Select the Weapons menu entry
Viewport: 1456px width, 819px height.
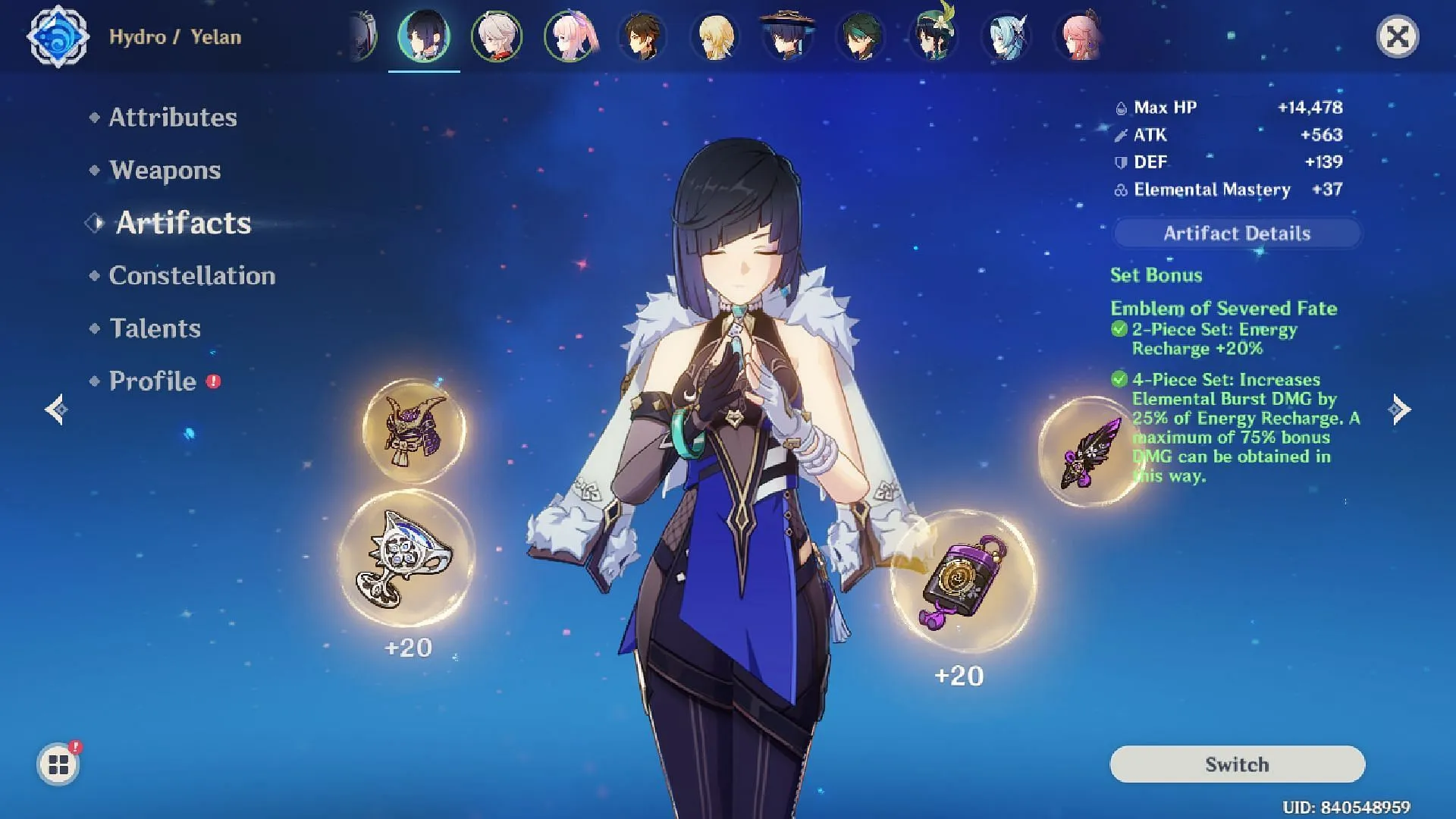[x=165, y=170]
